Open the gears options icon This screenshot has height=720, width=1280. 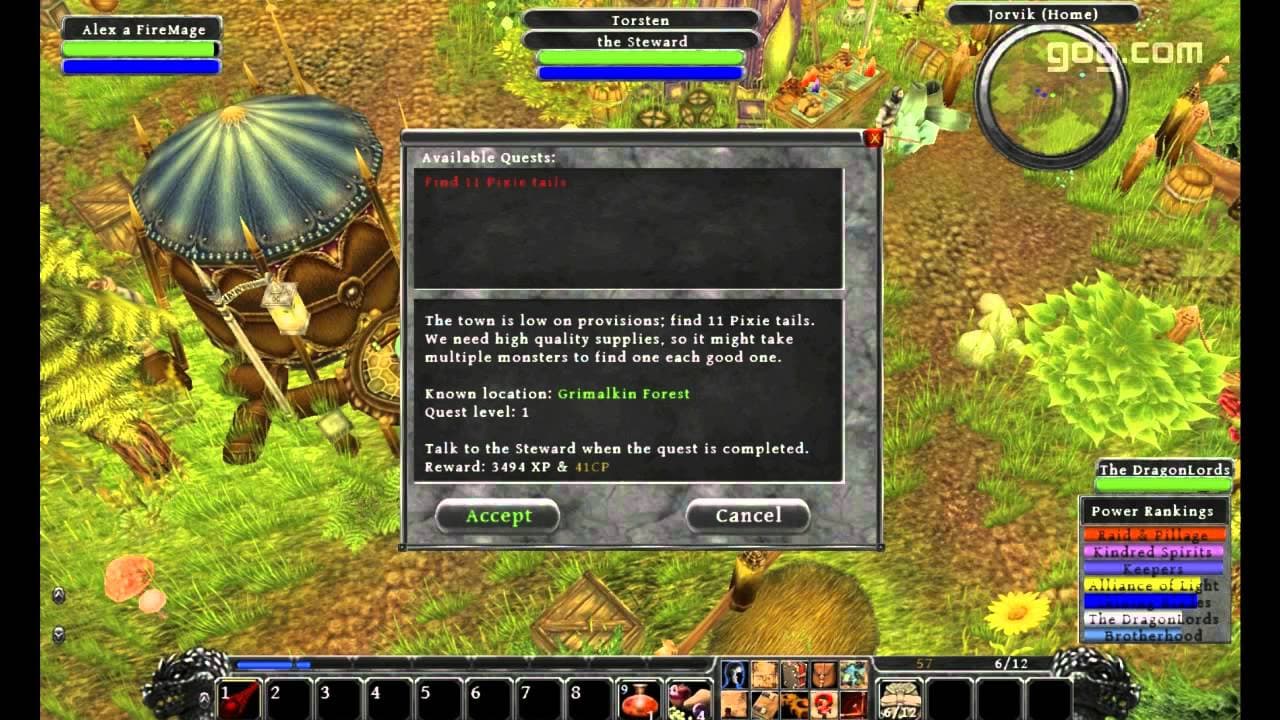pos(792,703)
